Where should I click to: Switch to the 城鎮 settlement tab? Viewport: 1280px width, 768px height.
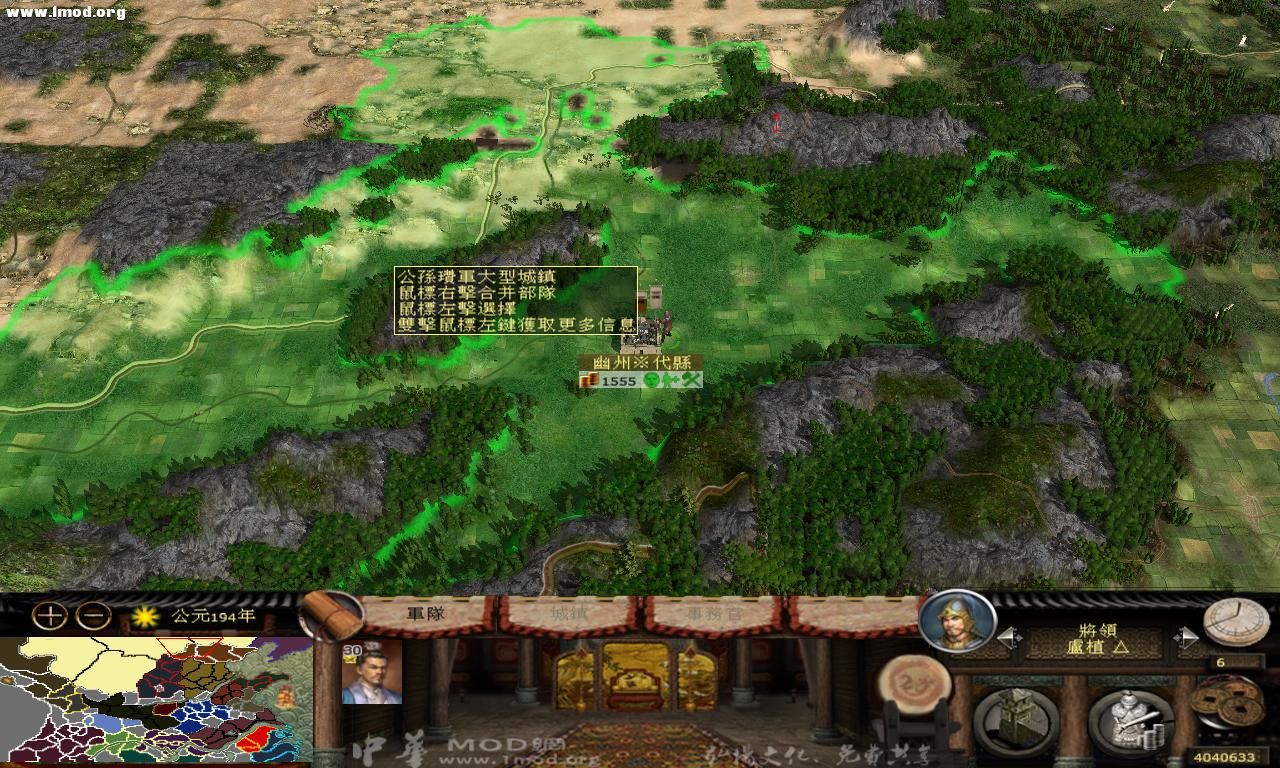click(x=567, y=615)
